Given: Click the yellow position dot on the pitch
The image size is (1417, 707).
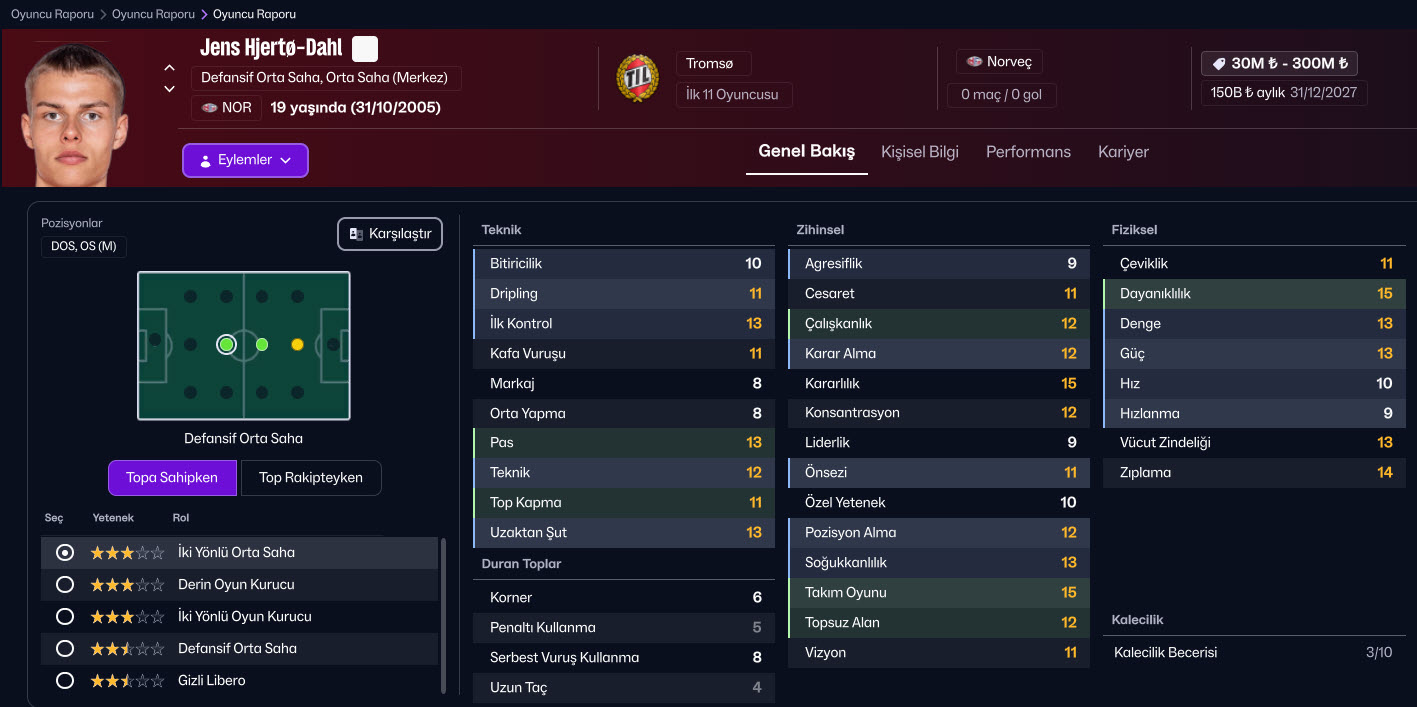Looking at the screenshot, I should click(297, 344).
